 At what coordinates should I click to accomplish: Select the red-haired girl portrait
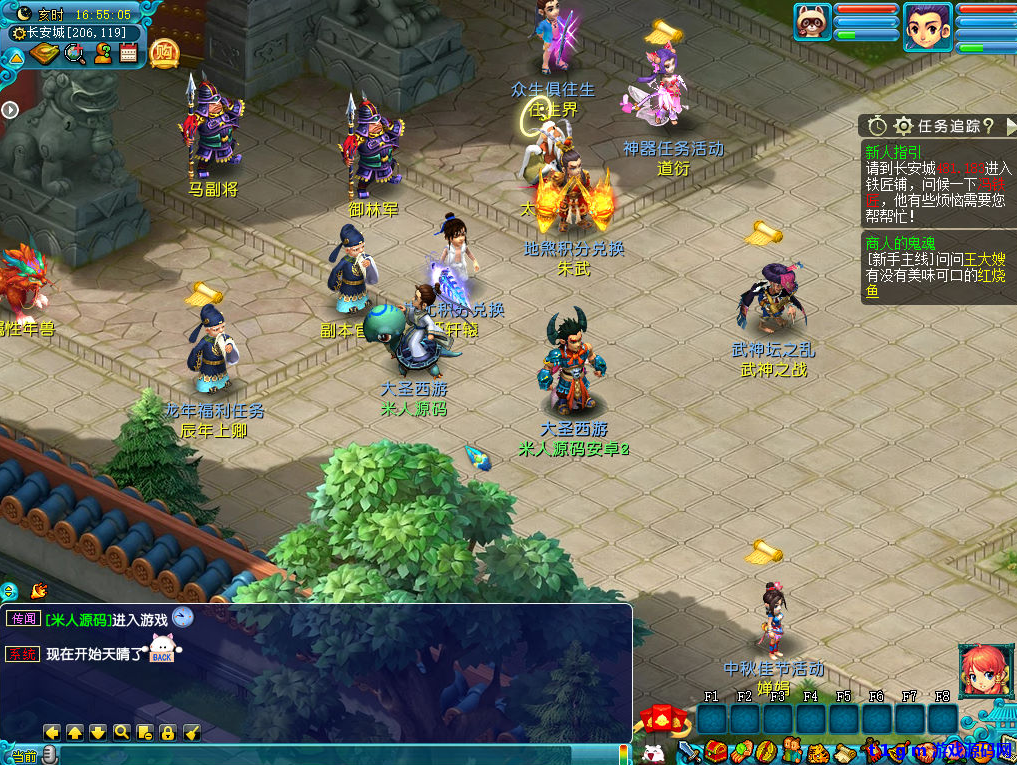coord(984,670)
